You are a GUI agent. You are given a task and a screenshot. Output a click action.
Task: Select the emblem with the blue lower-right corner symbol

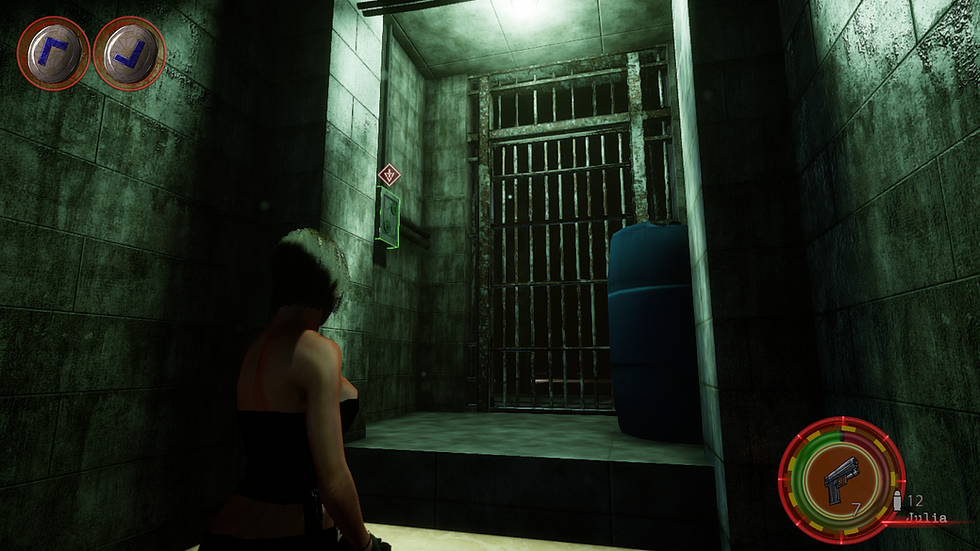tap(129, 53)
